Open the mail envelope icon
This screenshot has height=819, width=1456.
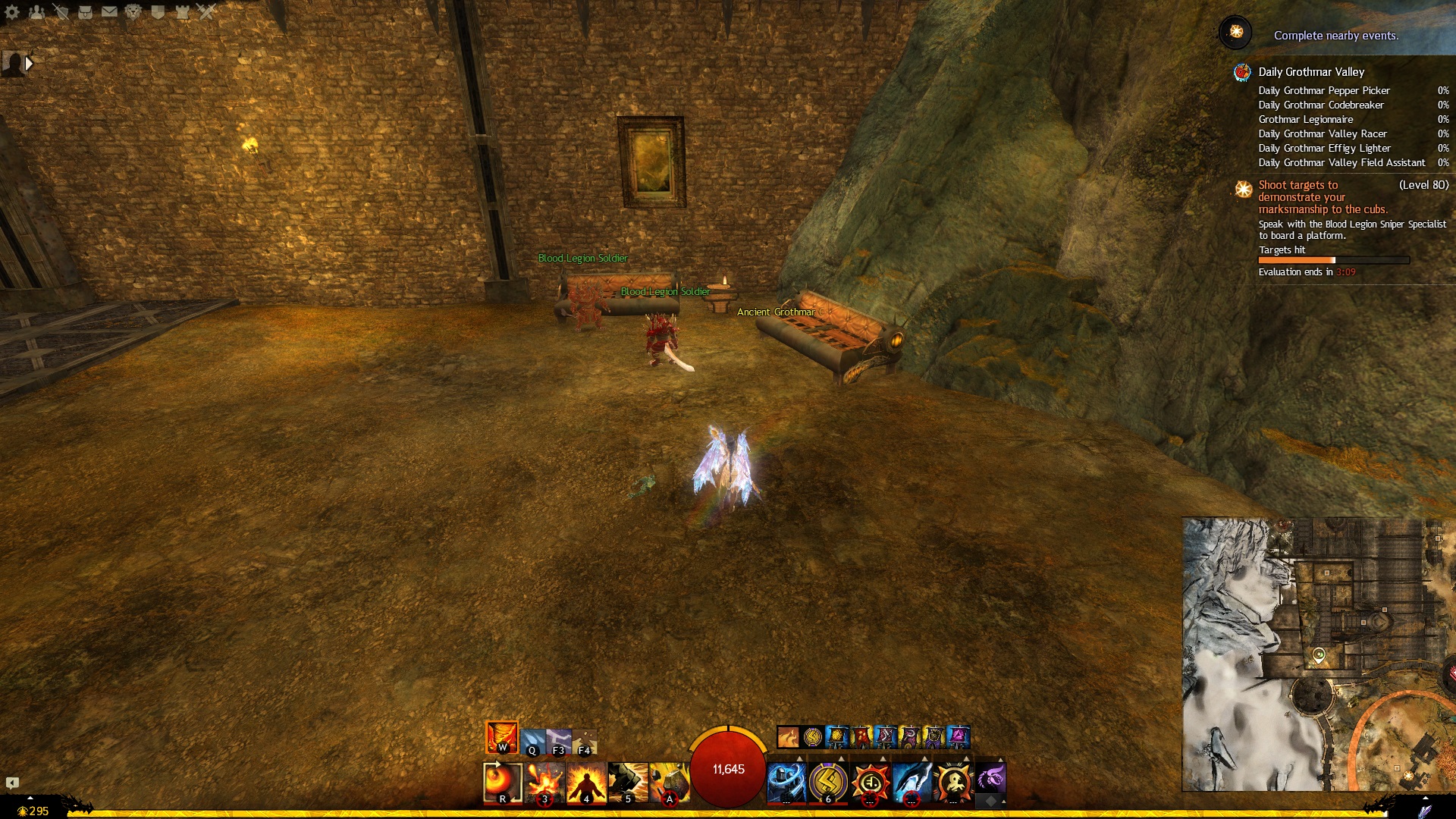click(x=109, y=11)
